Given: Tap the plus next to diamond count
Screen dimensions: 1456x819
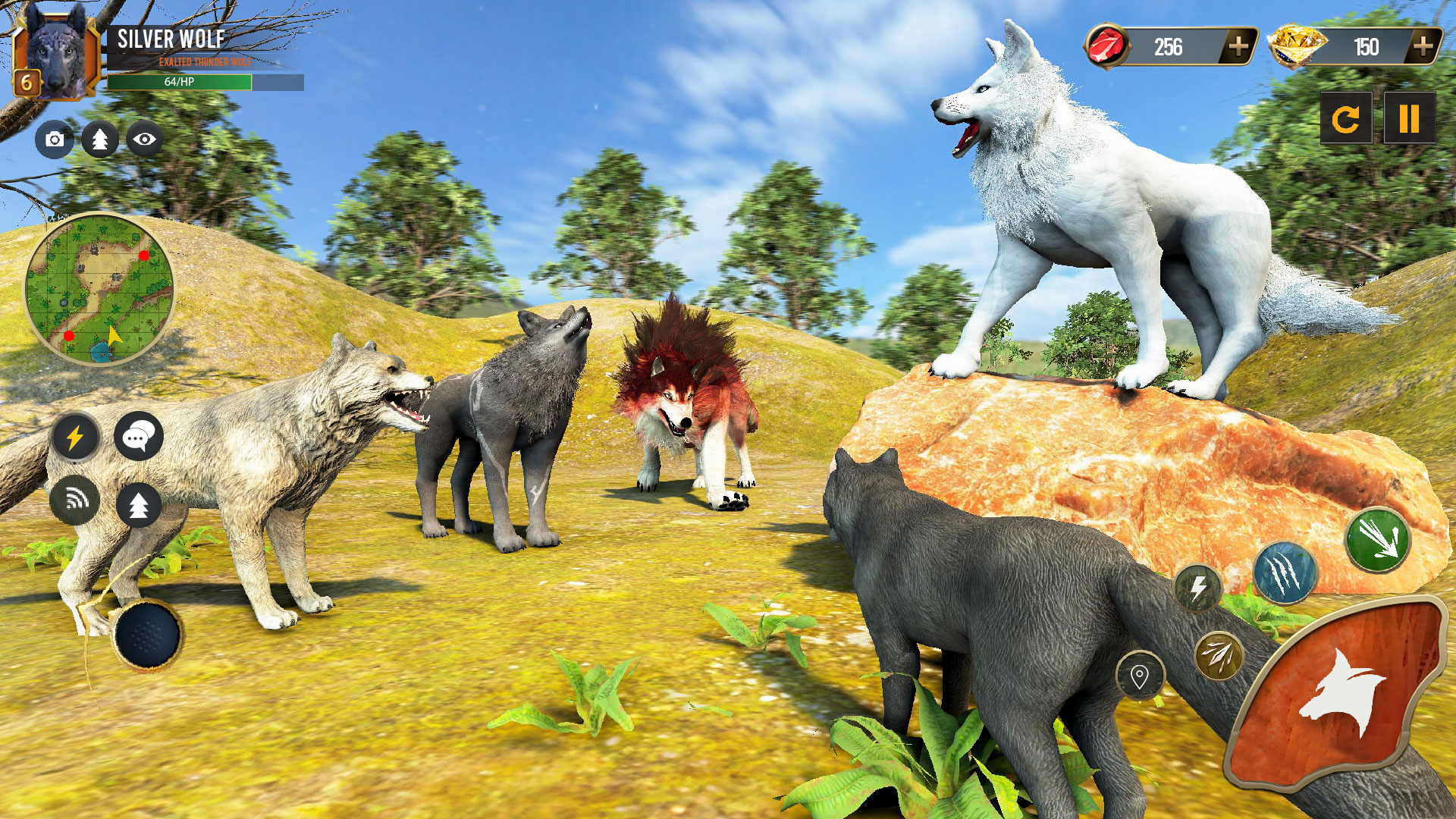Looking at the screenshot, I should (x=1423, y=48).
